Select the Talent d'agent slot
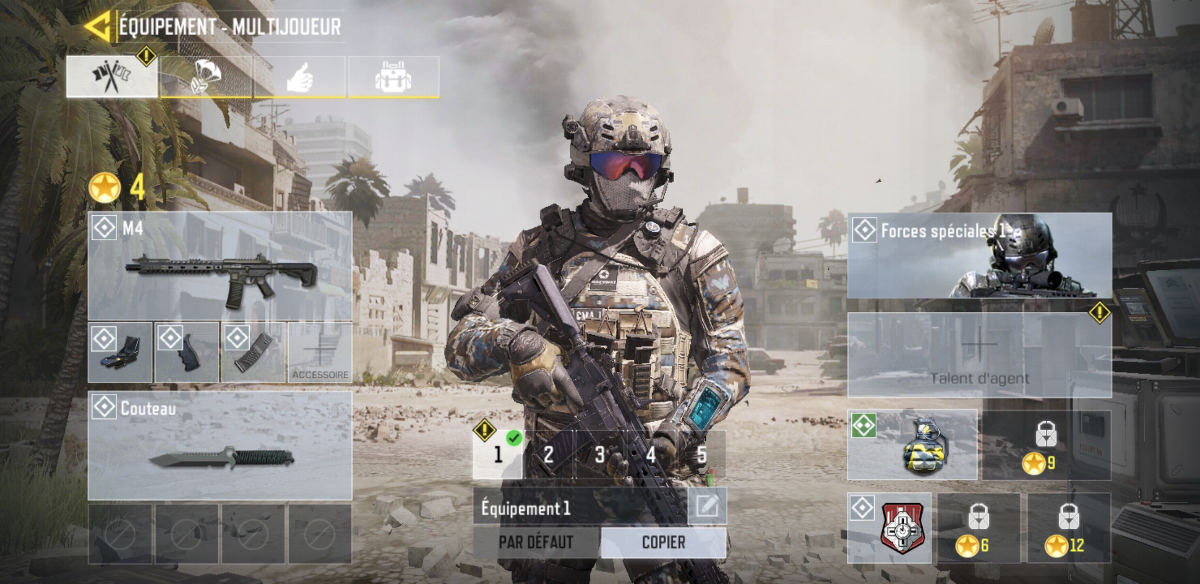Viewport: 1200px width, 584px height. tap(980, 355)
